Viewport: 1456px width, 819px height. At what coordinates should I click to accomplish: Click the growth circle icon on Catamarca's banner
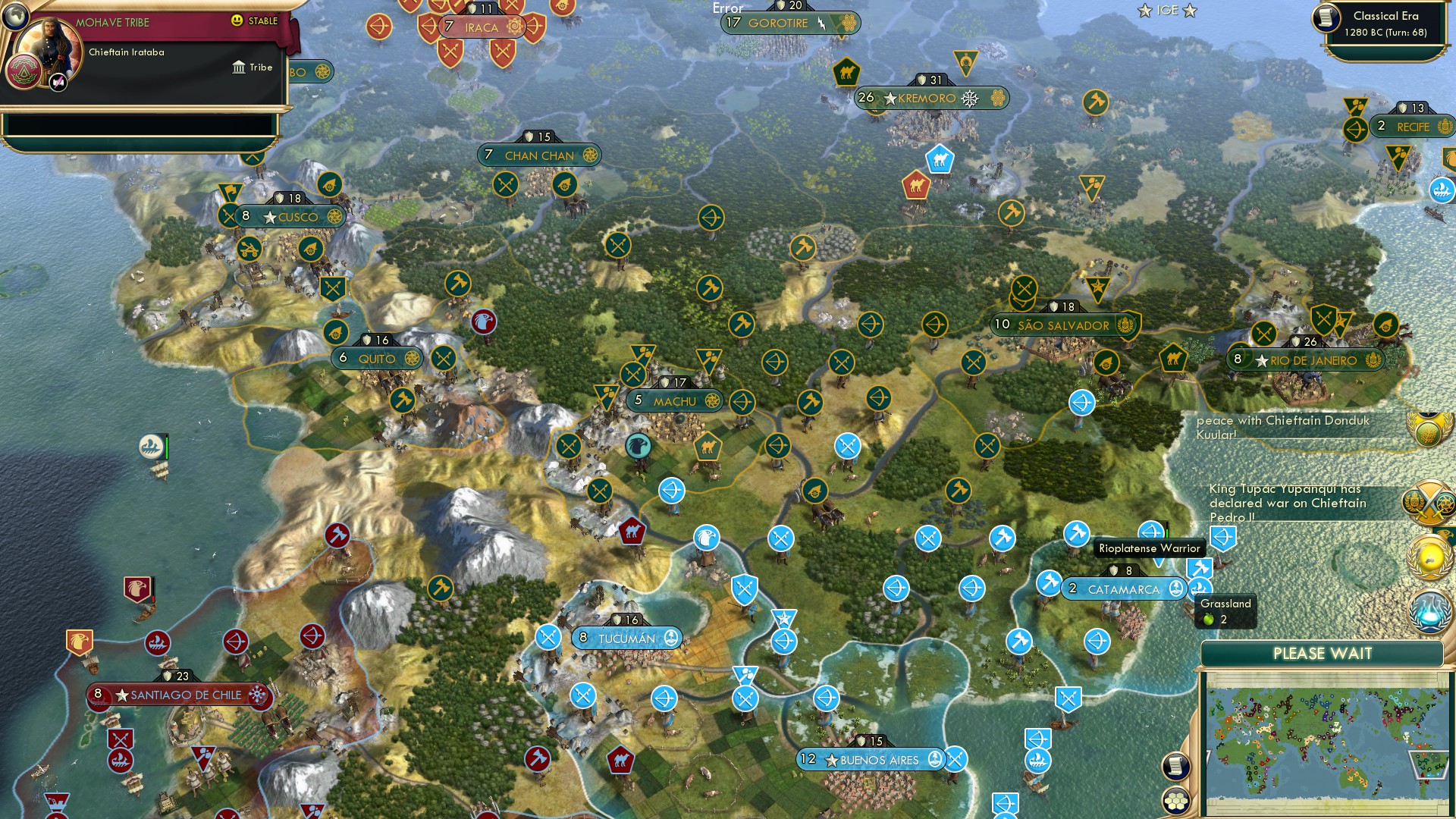(x=1175, y=588)
